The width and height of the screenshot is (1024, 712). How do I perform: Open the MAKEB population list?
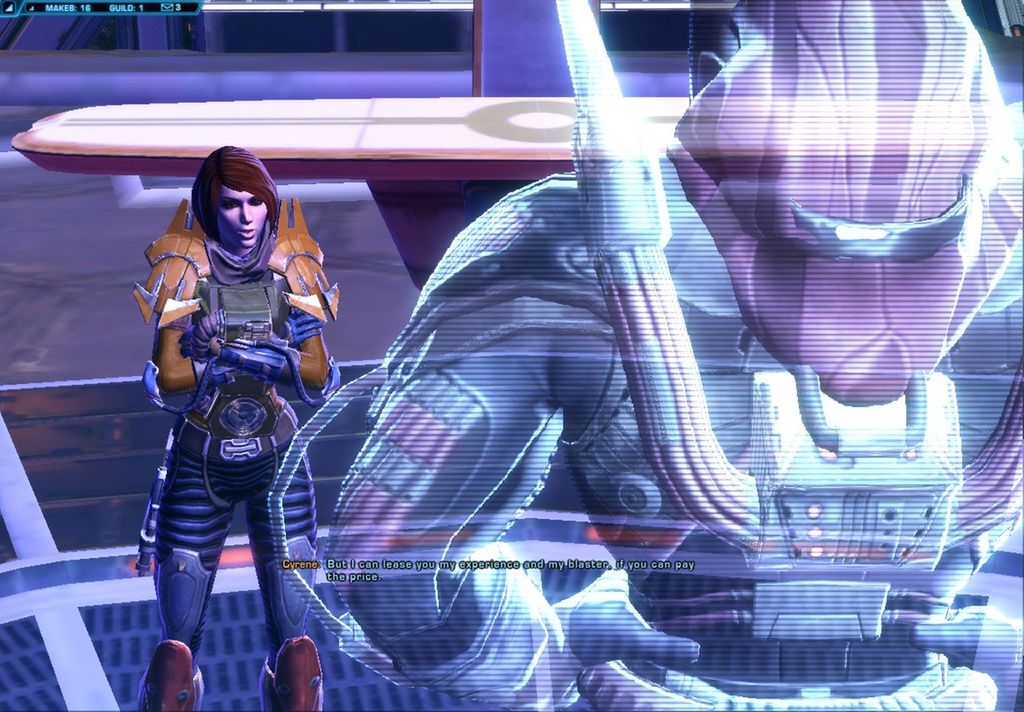tap(68, 7)
